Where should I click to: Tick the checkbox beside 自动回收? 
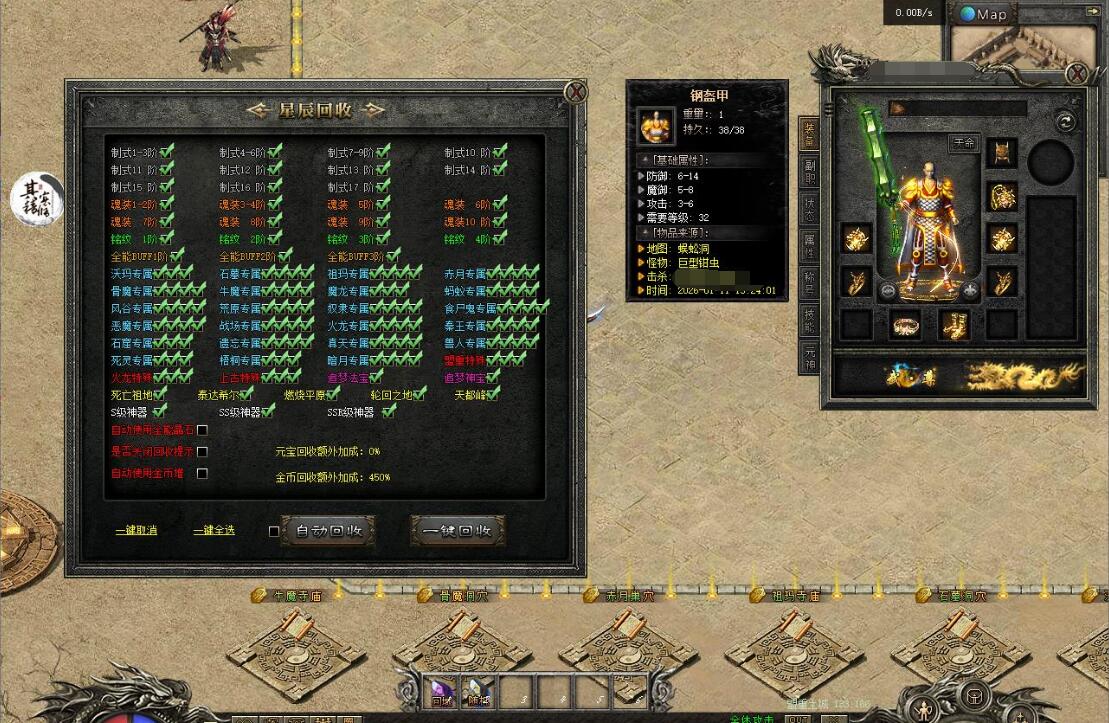tap(274, 531)
